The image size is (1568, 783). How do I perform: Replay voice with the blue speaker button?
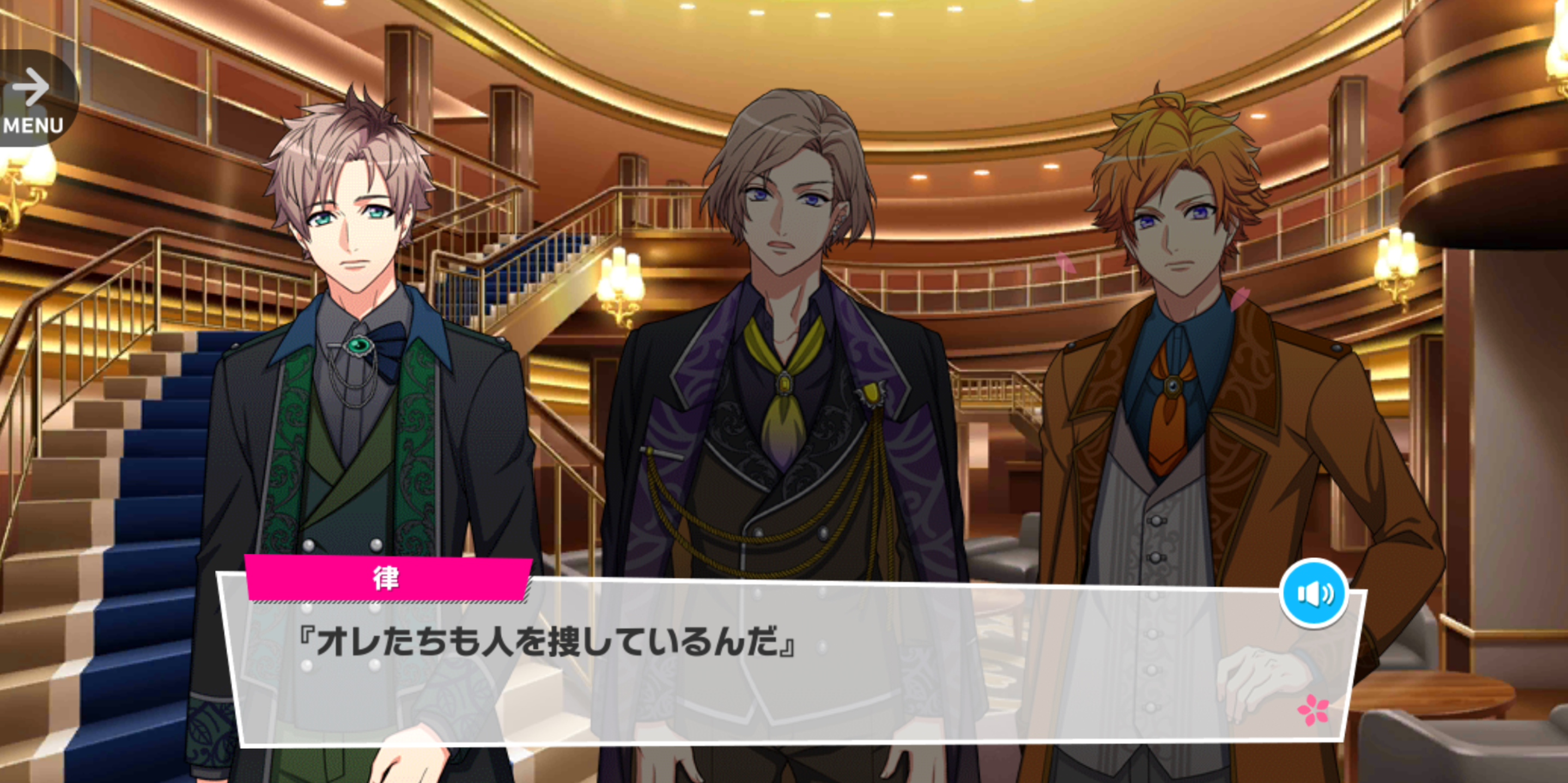(1314, 593)
